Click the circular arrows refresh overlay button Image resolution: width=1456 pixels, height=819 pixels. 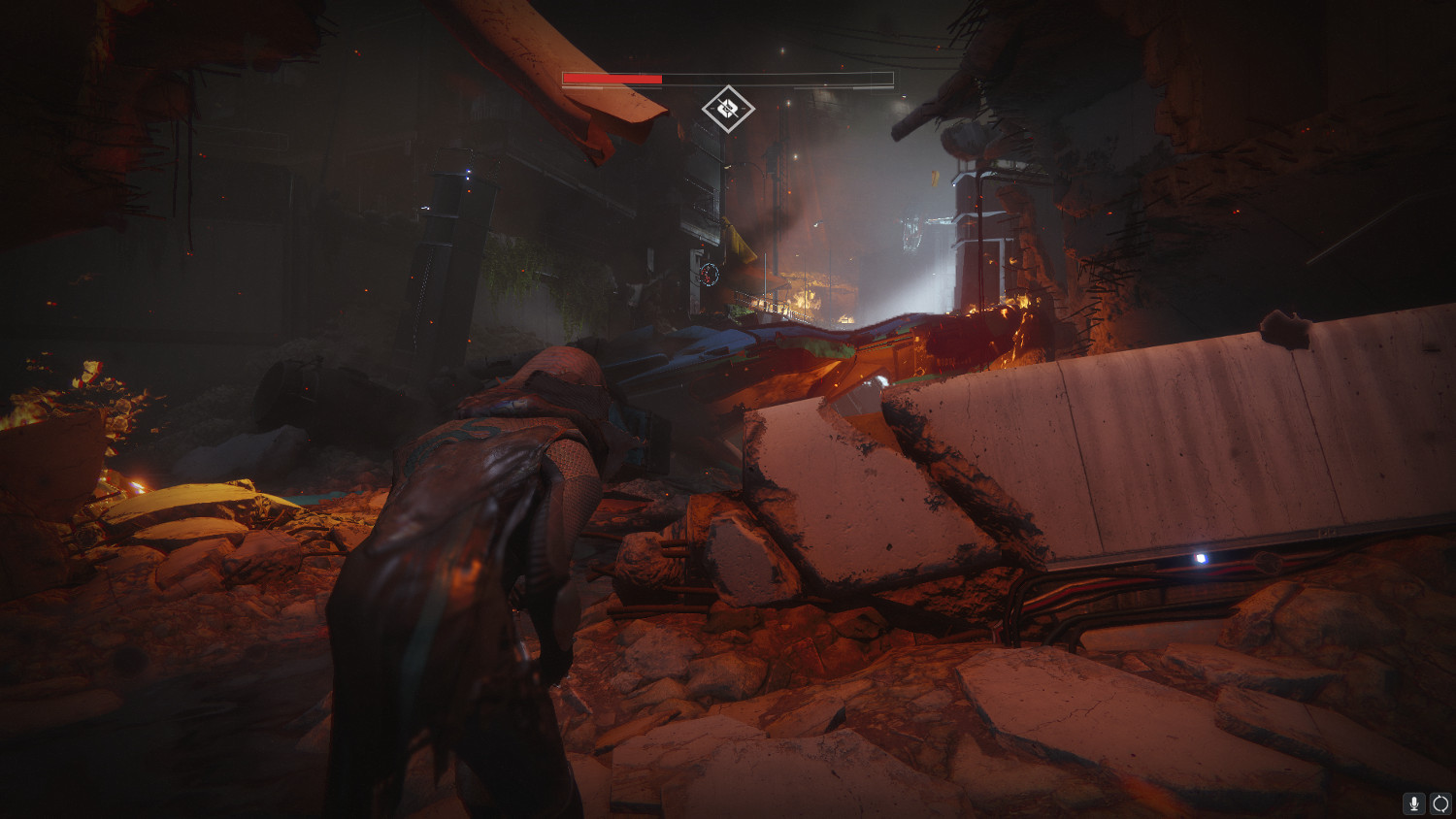point(1440,803)
